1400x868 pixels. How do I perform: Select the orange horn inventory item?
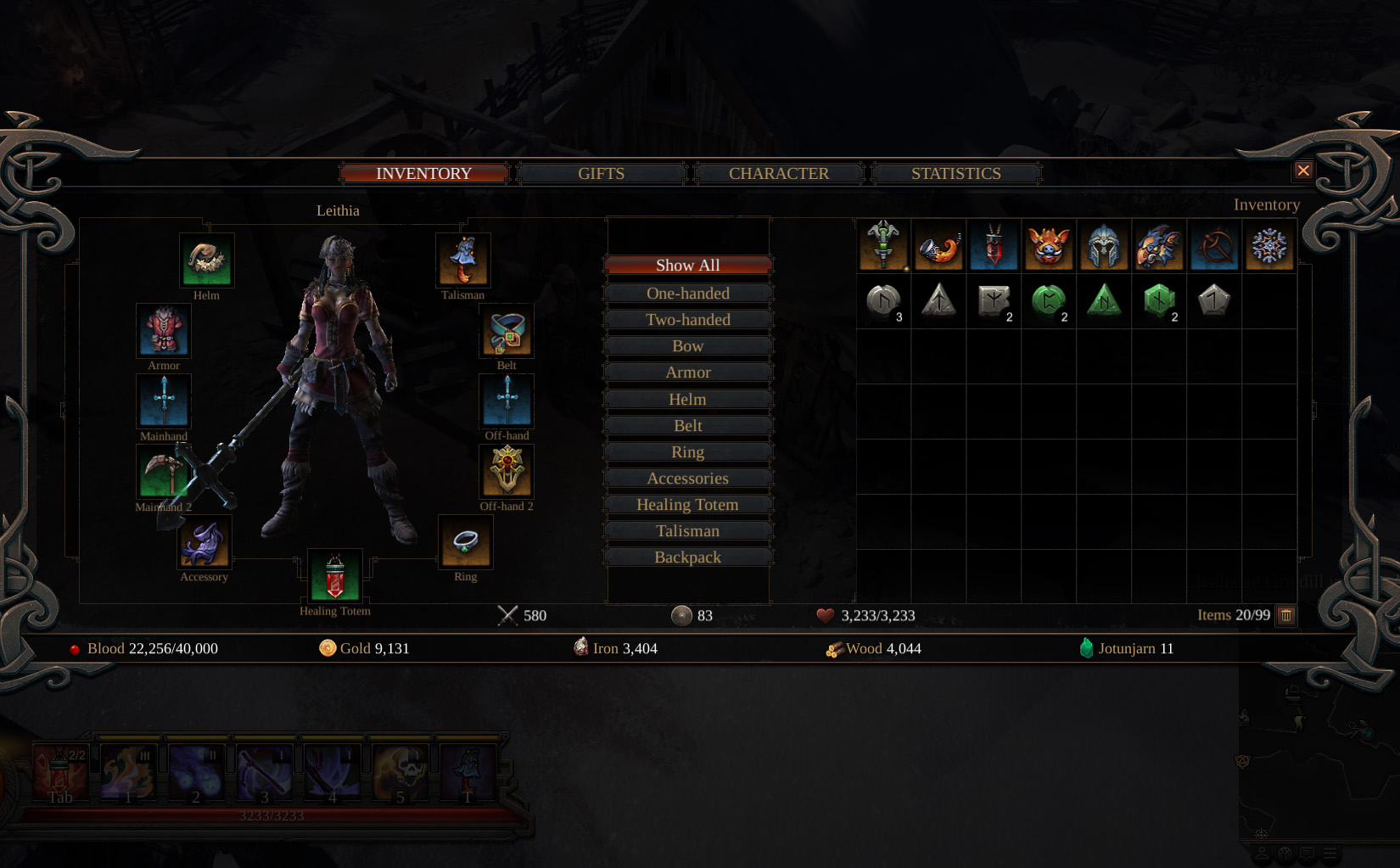(938, 246)
